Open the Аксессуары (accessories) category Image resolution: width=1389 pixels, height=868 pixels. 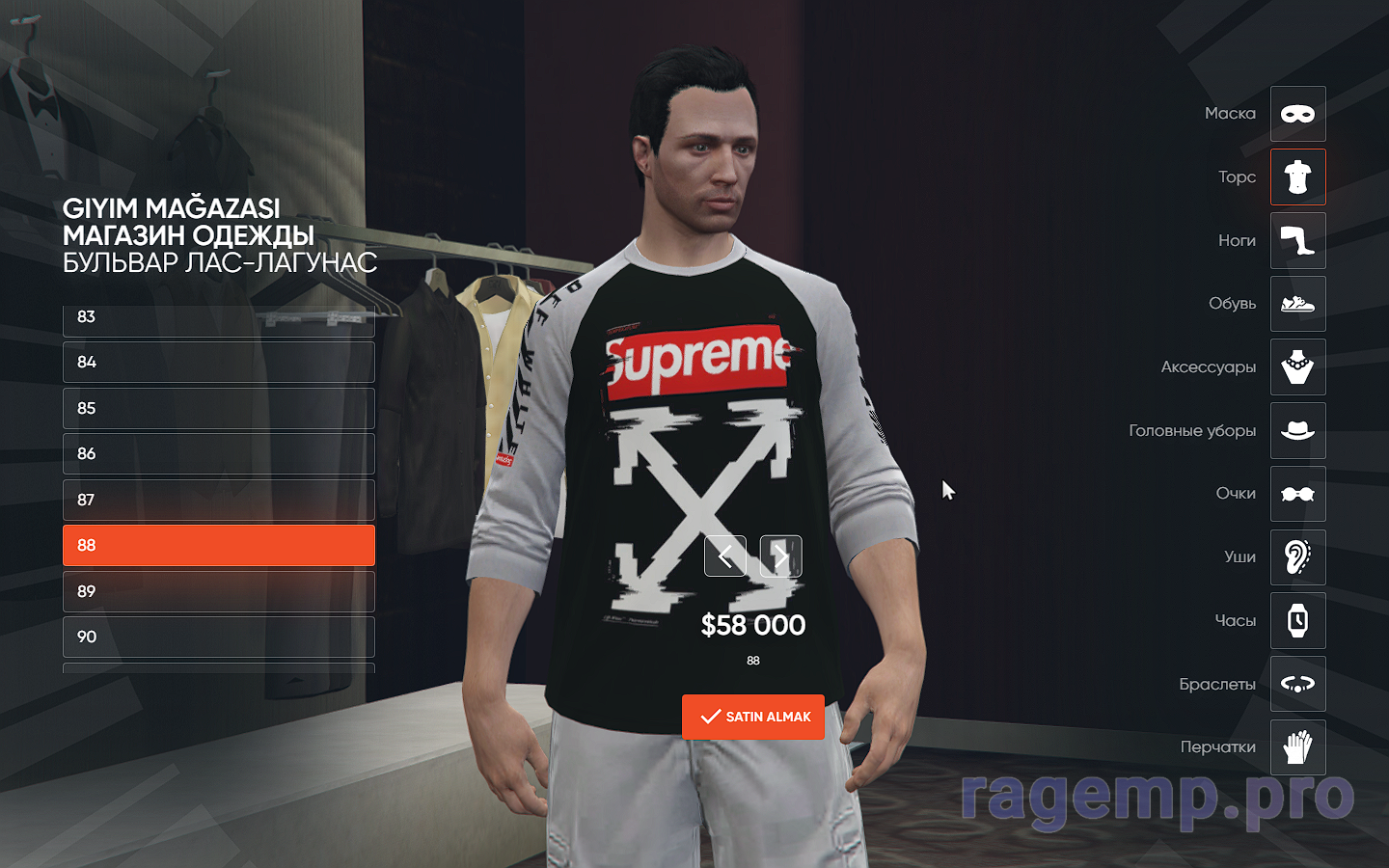pos(1298,367)
